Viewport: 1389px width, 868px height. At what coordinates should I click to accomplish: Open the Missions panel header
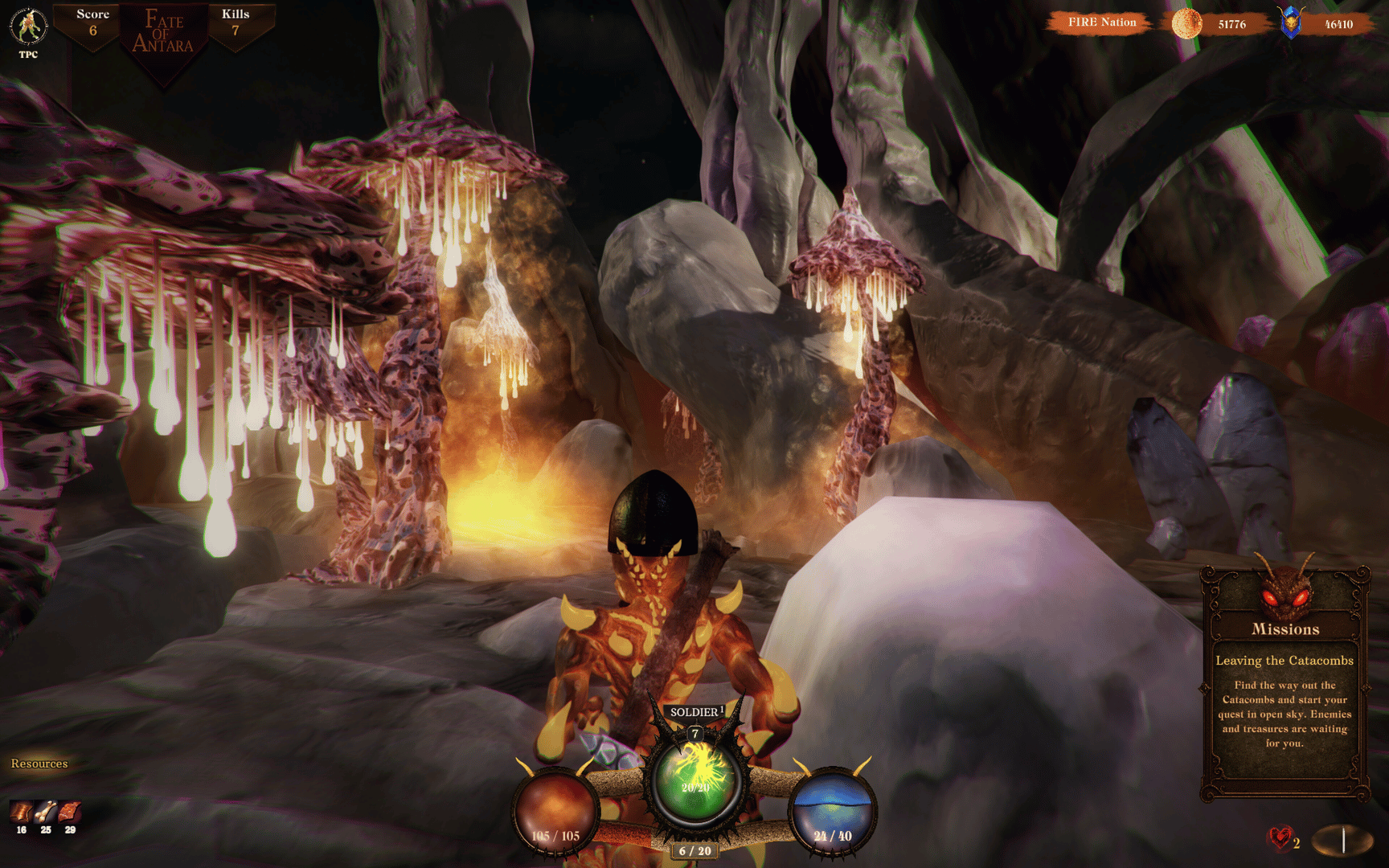[1285, 629]
